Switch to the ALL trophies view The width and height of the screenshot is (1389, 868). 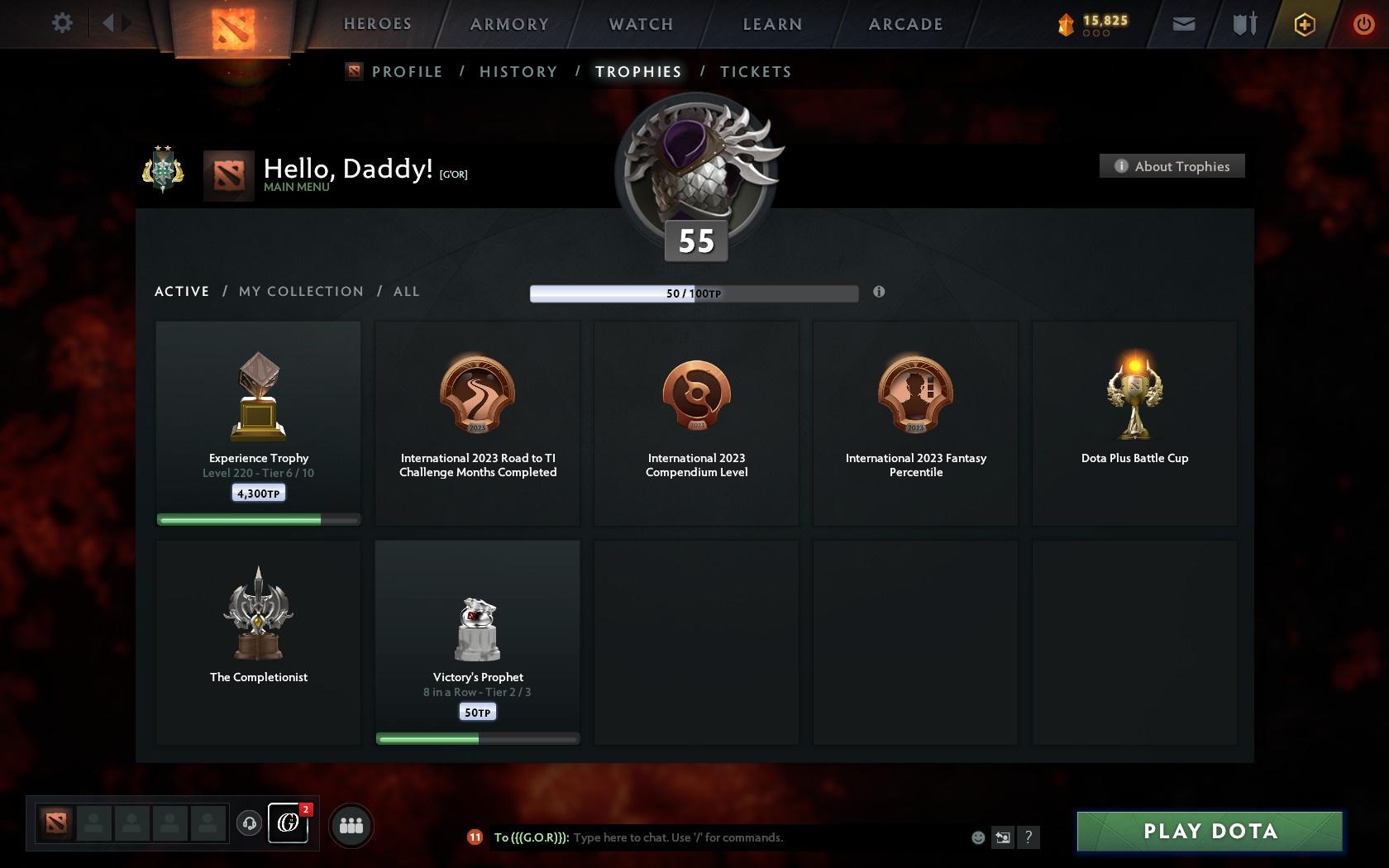(x=406, y=291)
